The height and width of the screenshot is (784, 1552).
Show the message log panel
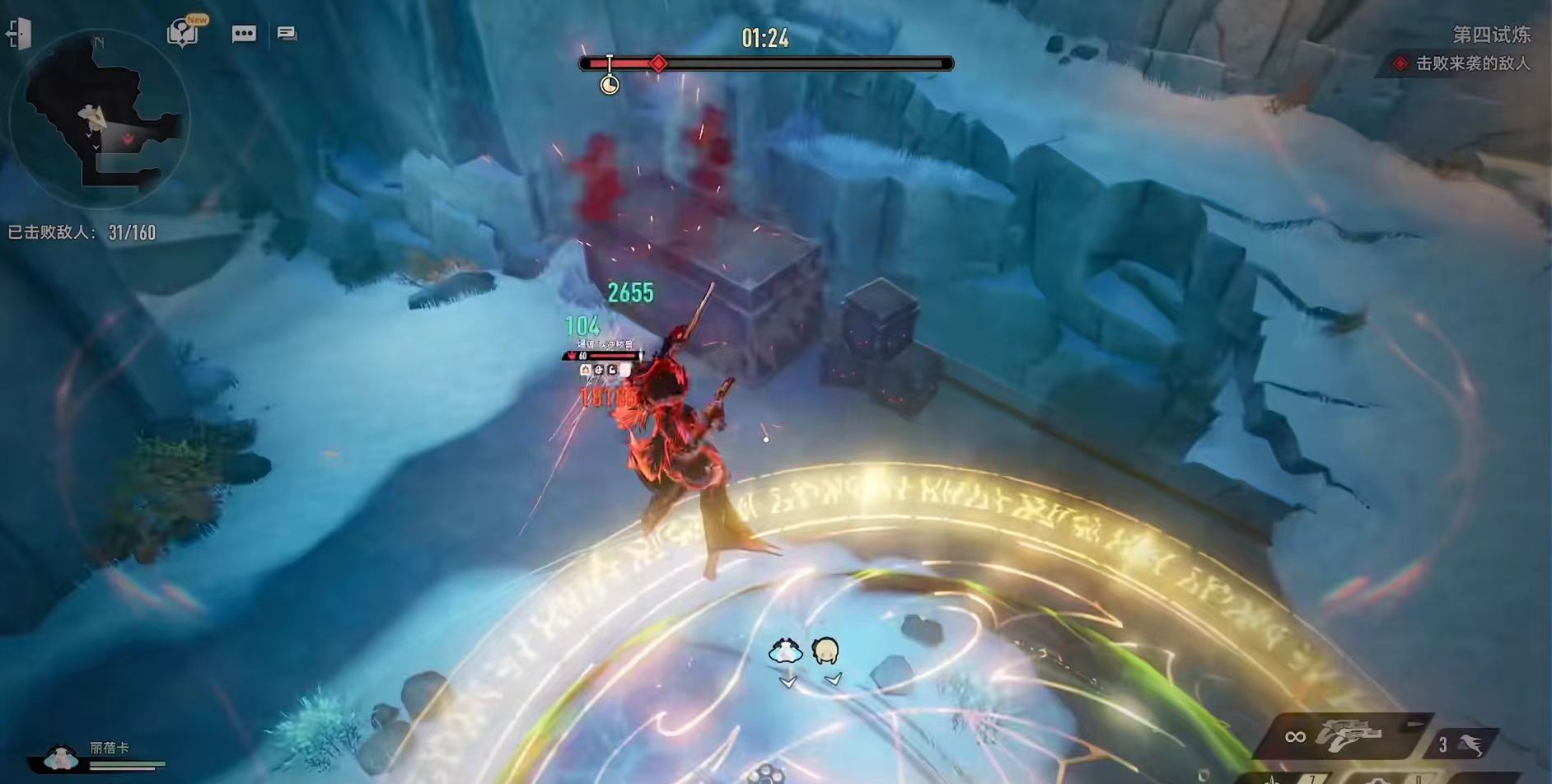coord(287,34)
